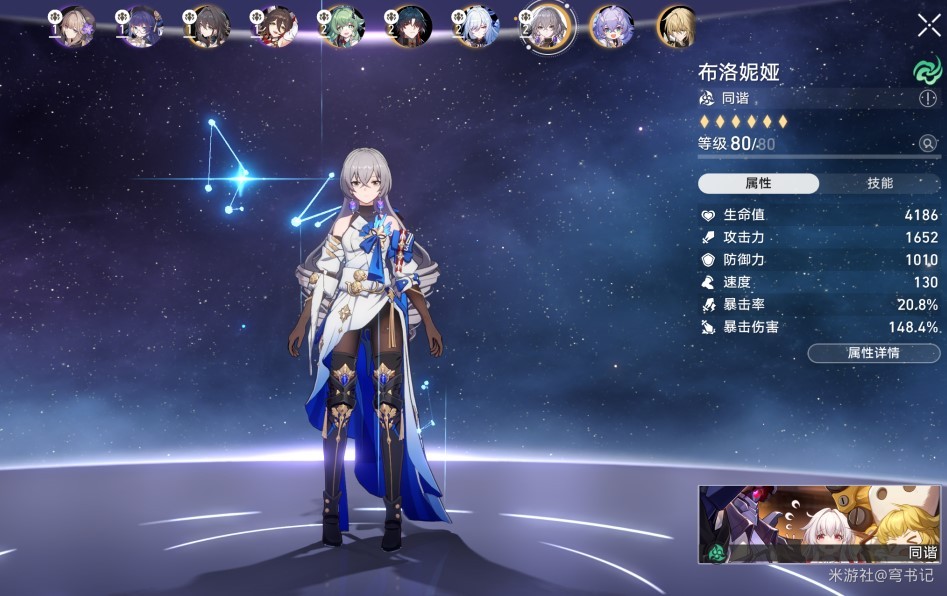This screenshot has height=596, width=947.
Task: Choose the brown-haired girl in red portrait
Action: (277, 27)
